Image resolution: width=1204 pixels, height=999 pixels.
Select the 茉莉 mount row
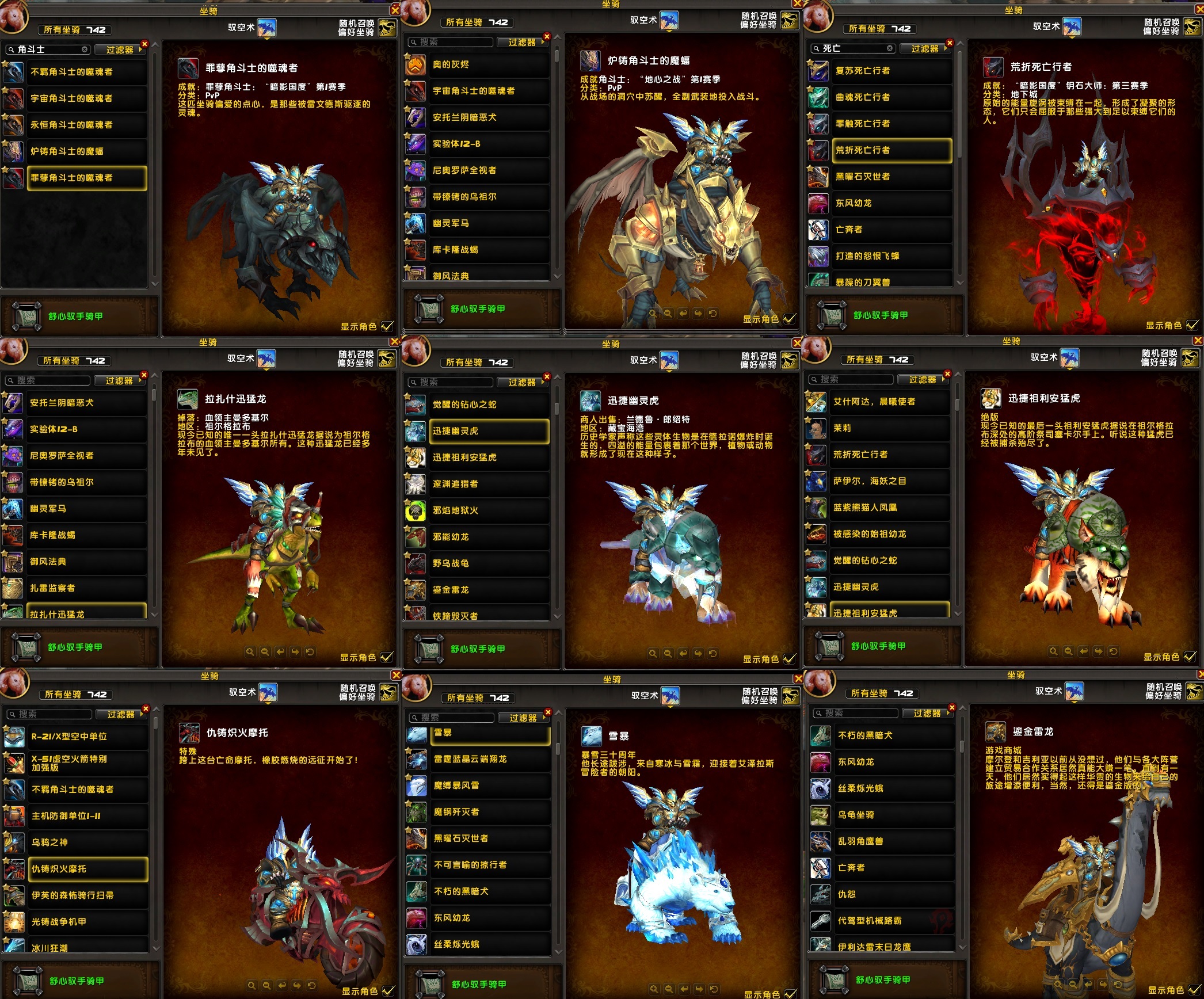click(889, 428)
